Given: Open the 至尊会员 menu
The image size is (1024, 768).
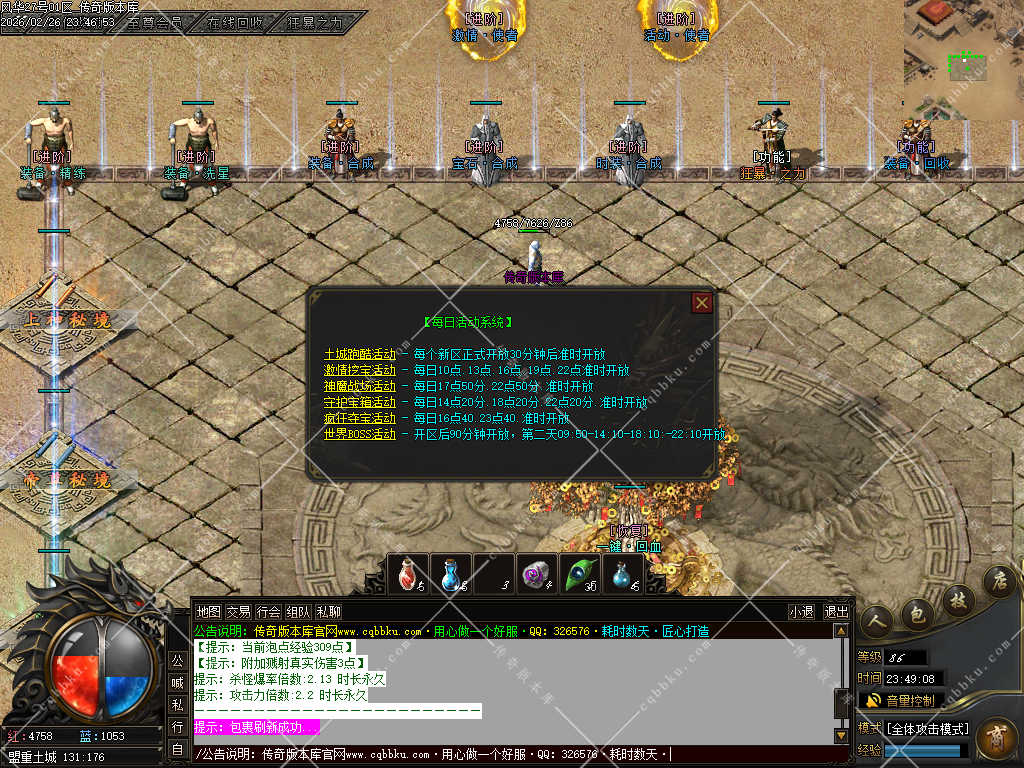Looking at the screenshot, I should [155, 22].
